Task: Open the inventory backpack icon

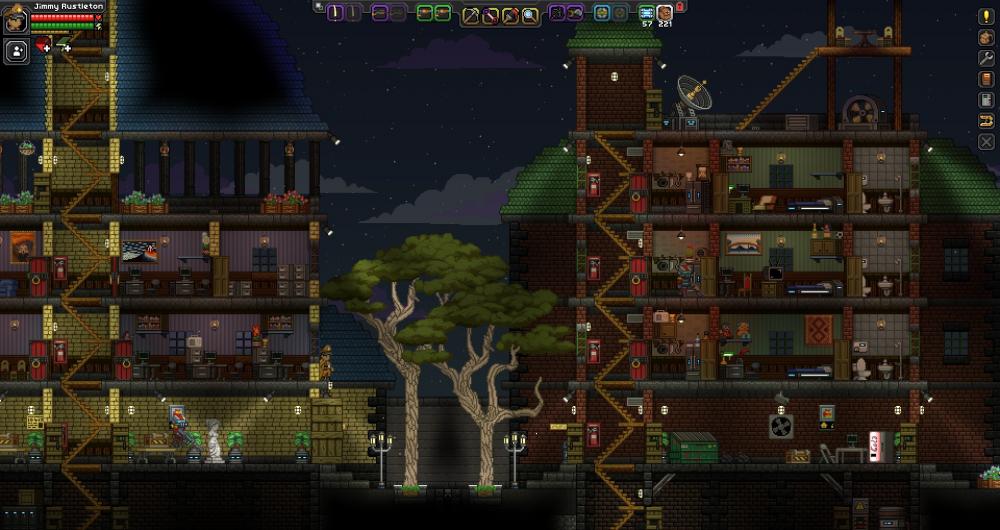Action: [986, 37]
